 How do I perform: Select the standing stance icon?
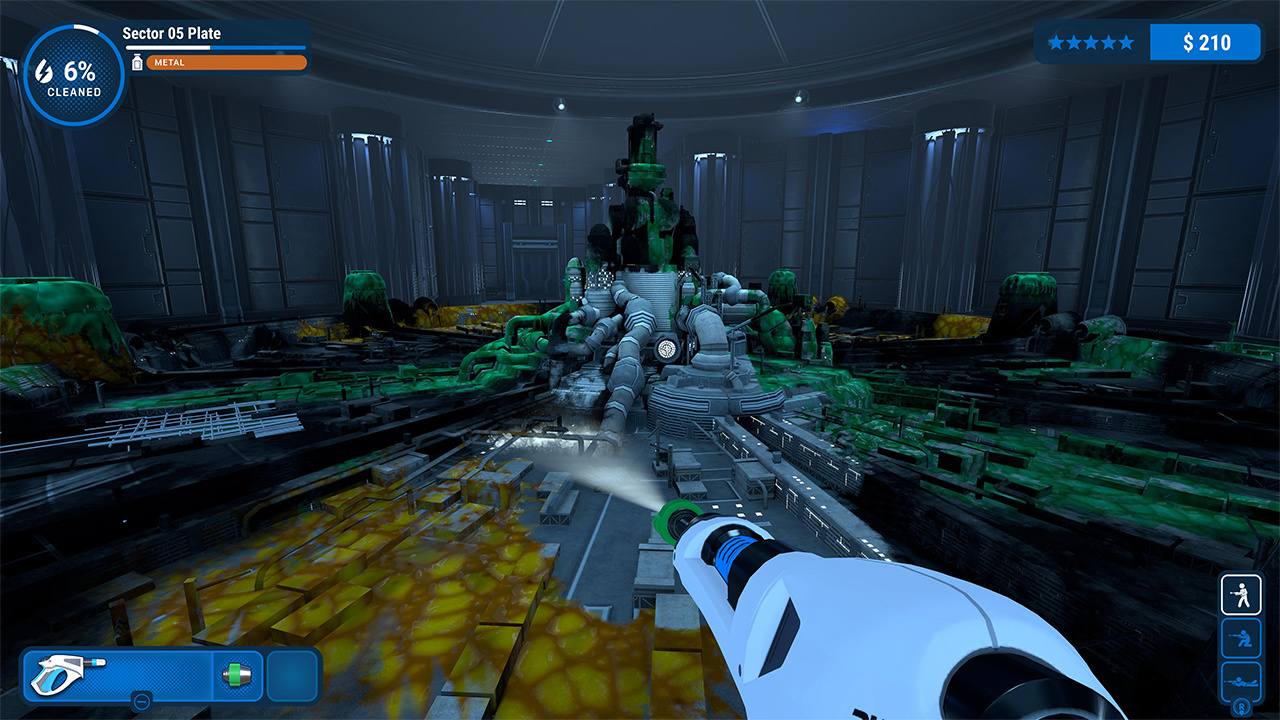(x=1240, y=594)
